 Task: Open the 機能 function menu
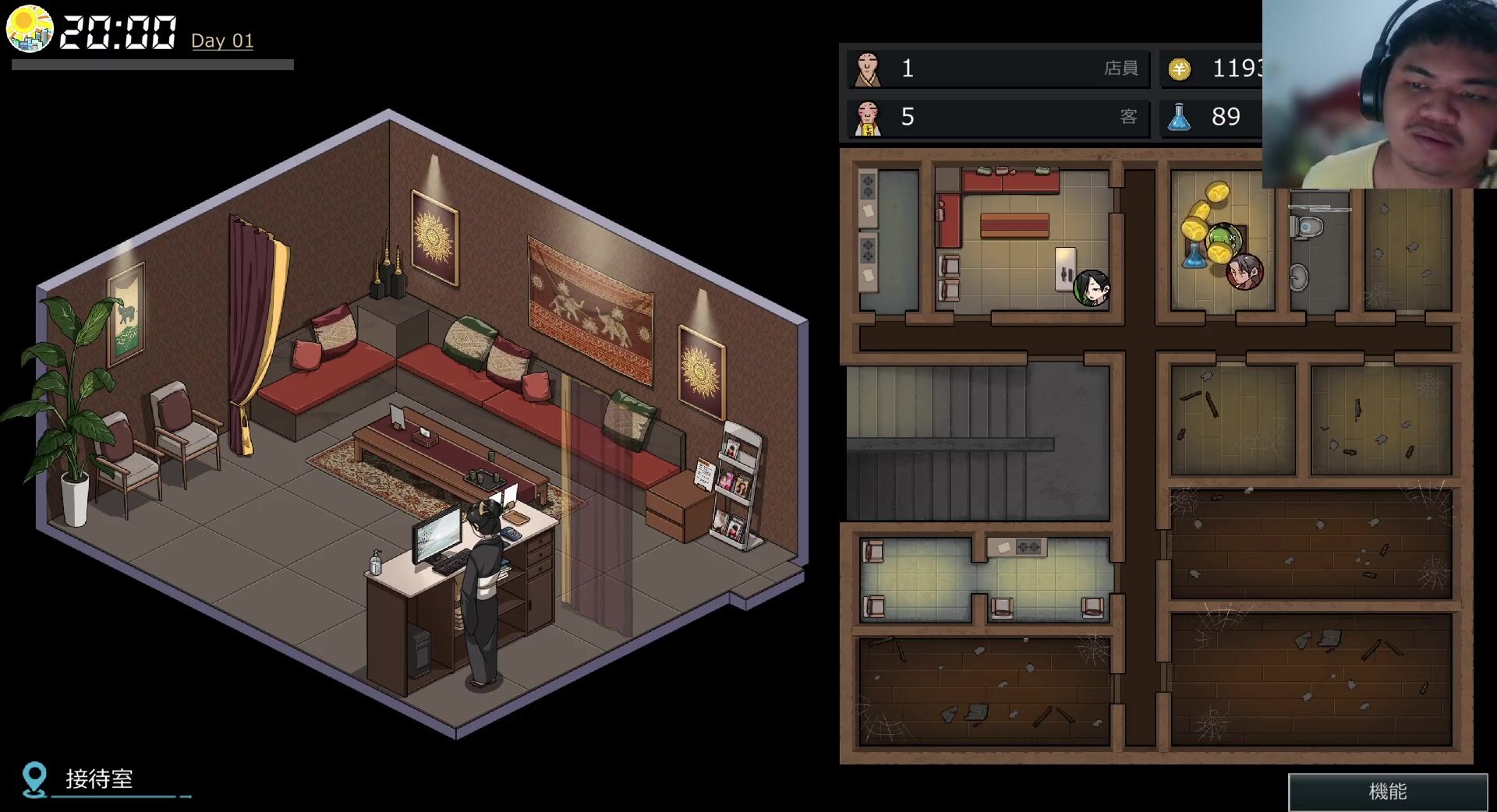pos(1387,792)
